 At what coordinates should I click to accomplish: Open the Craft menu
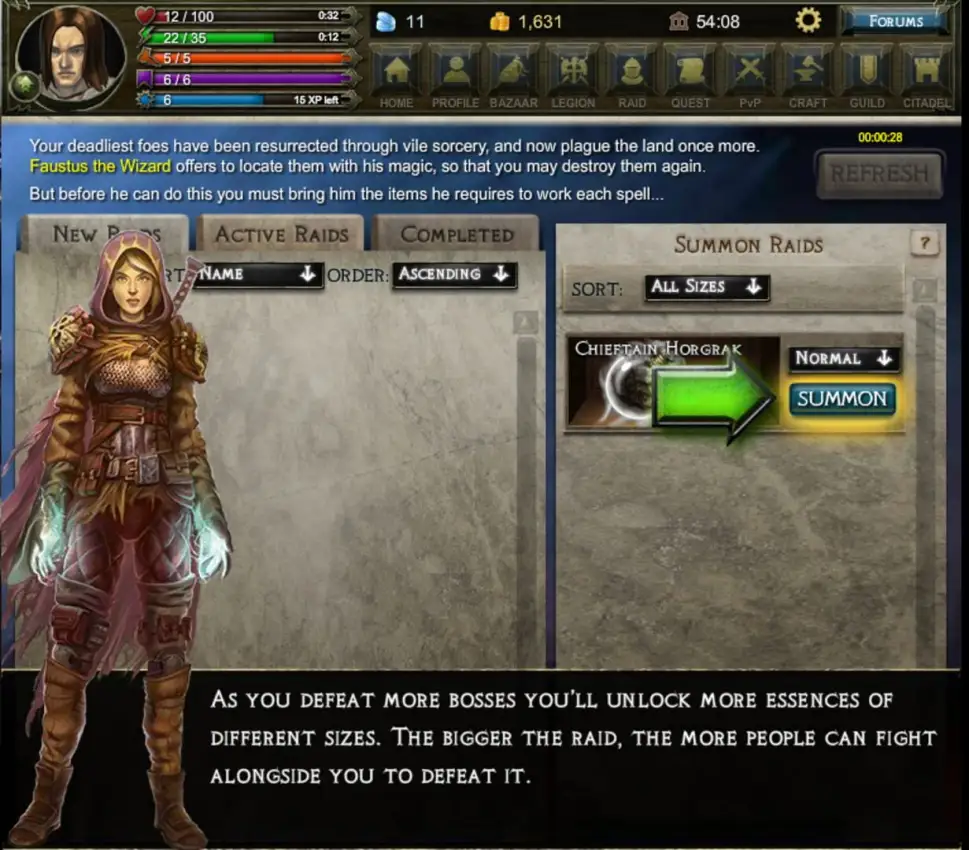coord(808,76)
